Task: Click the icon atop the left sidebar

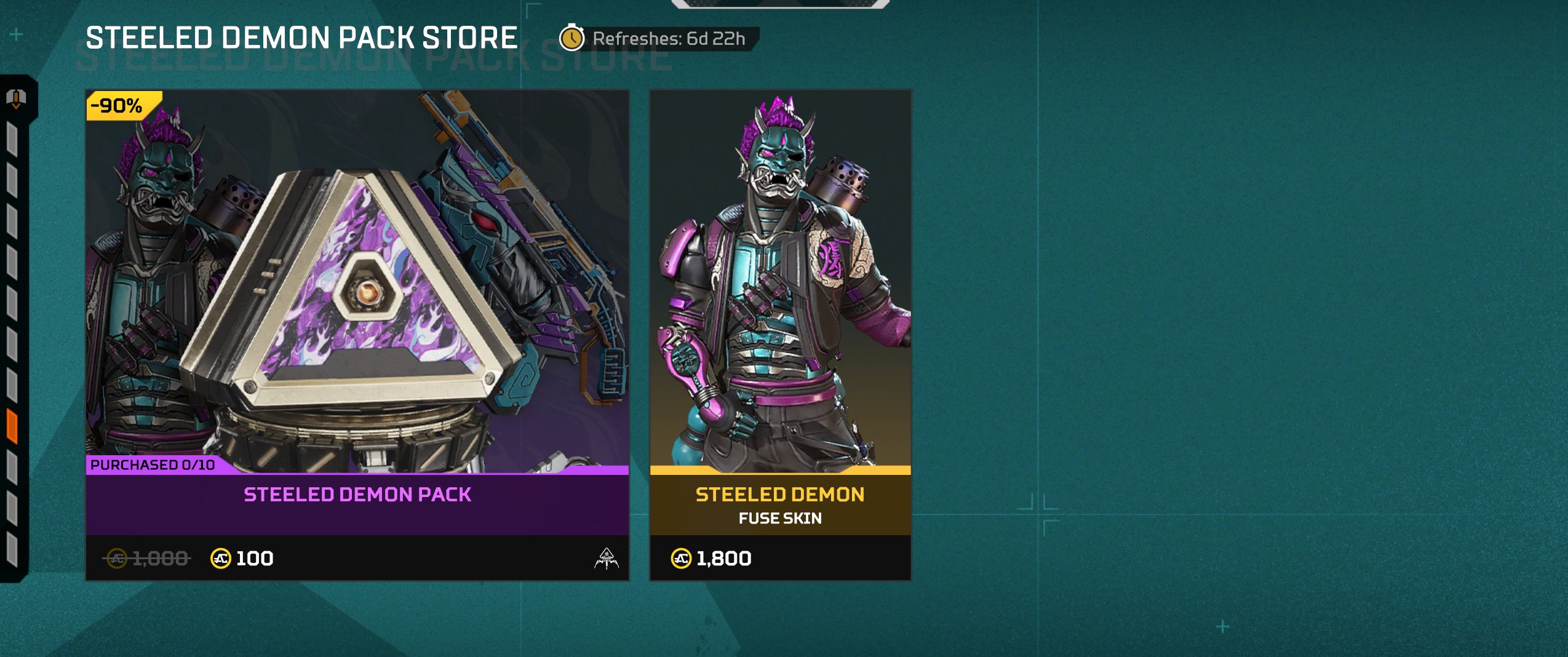Action: click(16, 98)
